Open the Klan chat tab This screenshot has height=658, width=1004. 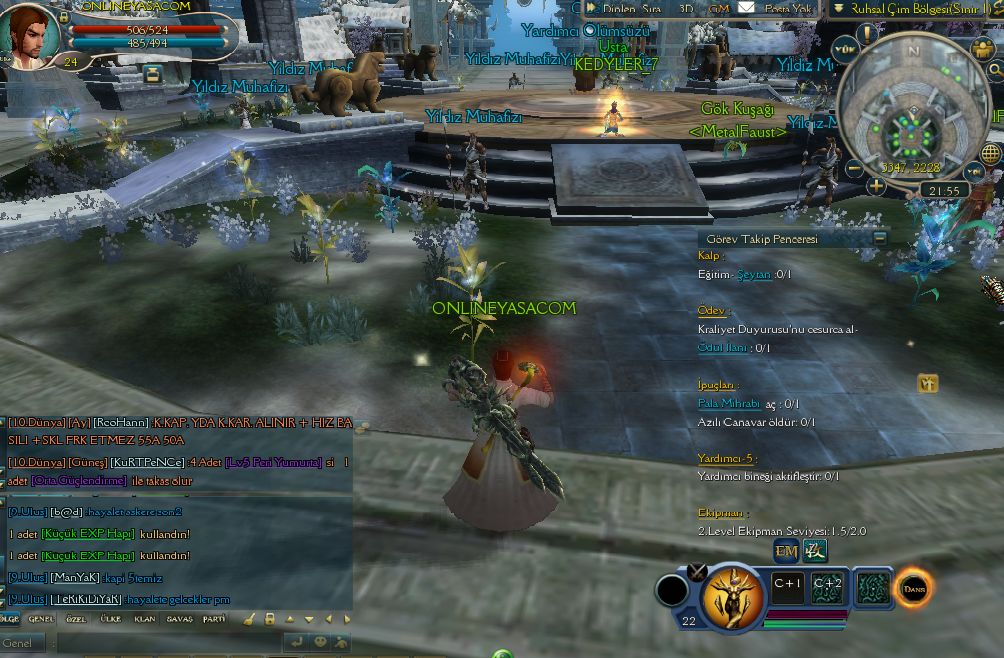(x=145, y=619)
